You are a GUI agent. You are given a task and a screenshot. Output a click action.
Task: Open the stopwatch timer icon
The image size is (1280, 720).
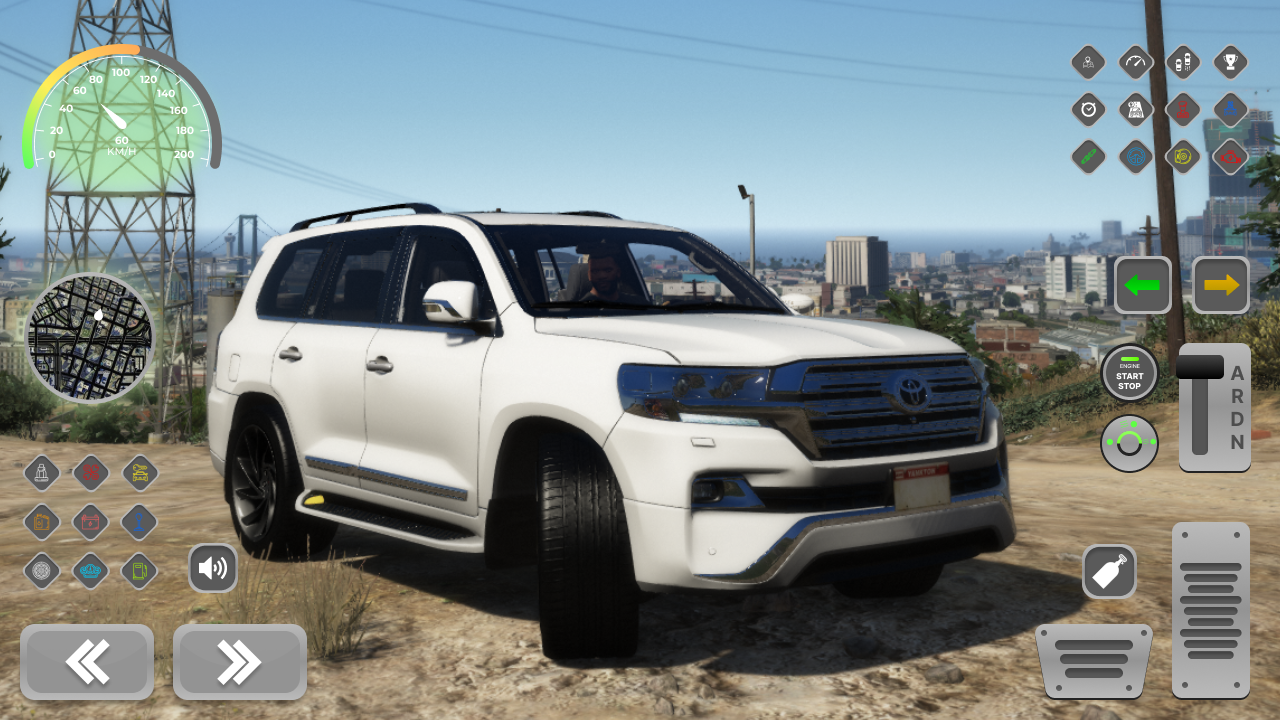coord(1089,110)
